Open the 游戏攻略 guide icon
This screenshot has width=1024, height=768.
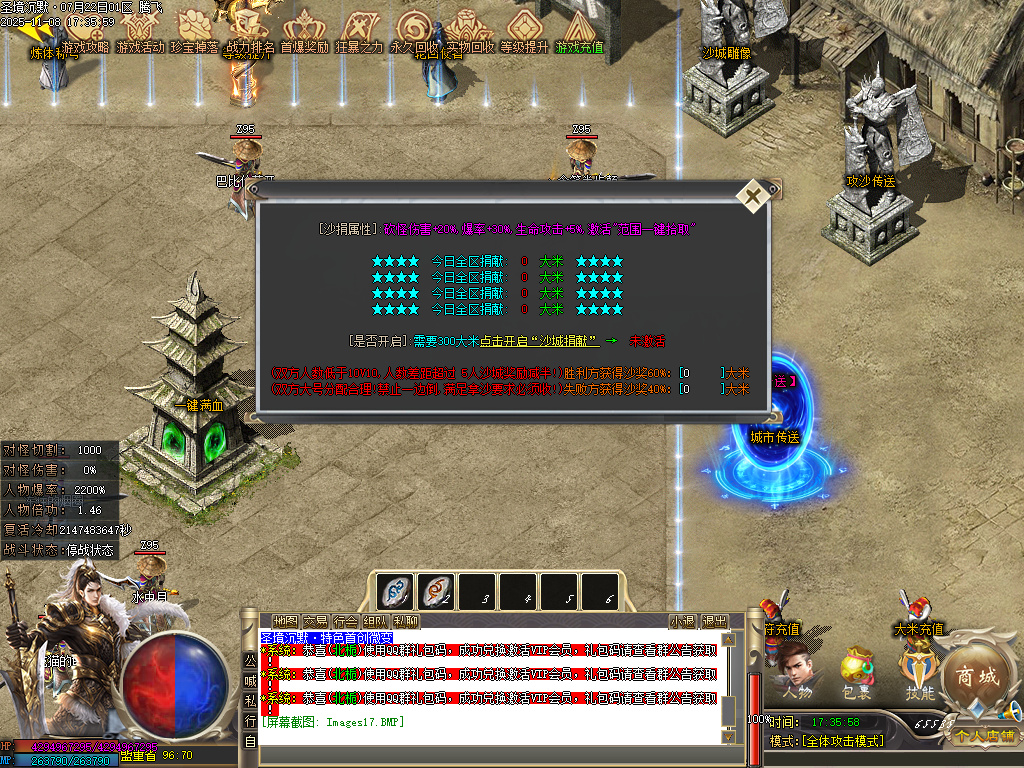[x=85, y=33]
